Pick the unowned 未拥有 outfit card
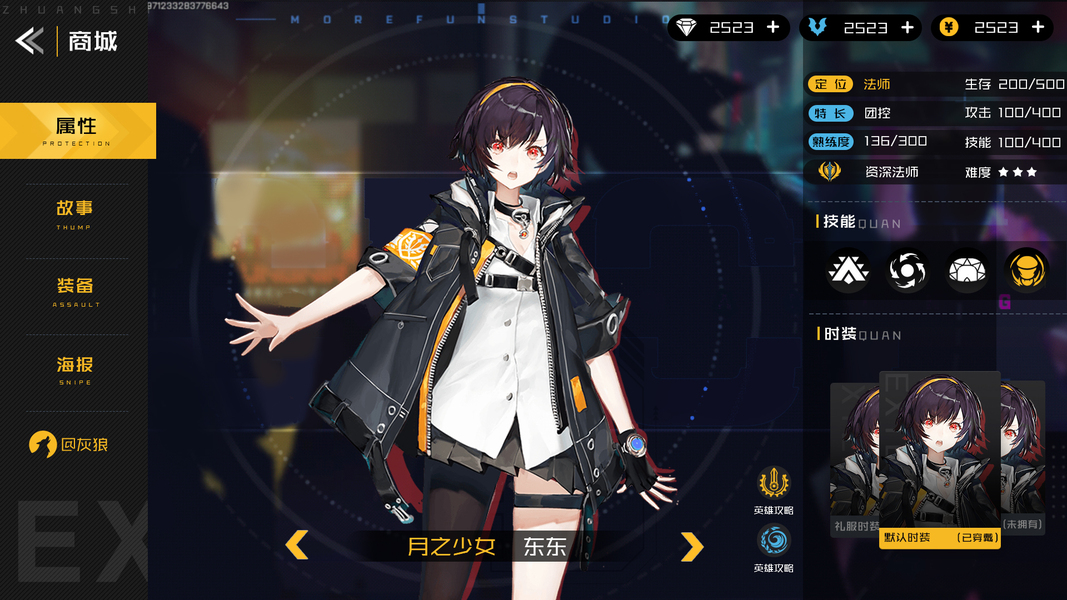The image size is (1067, 600). click(x=1024, y=460)
